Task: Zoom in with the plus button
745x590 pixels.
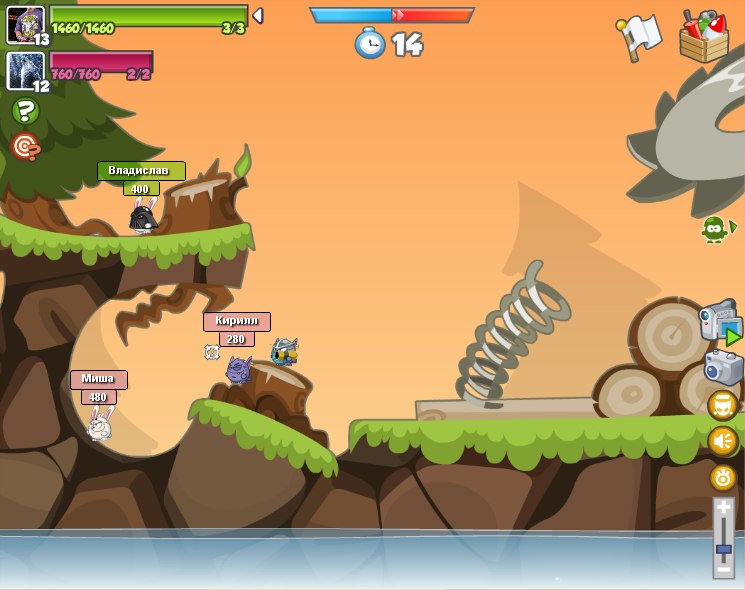Action: (x=723, y=508)
